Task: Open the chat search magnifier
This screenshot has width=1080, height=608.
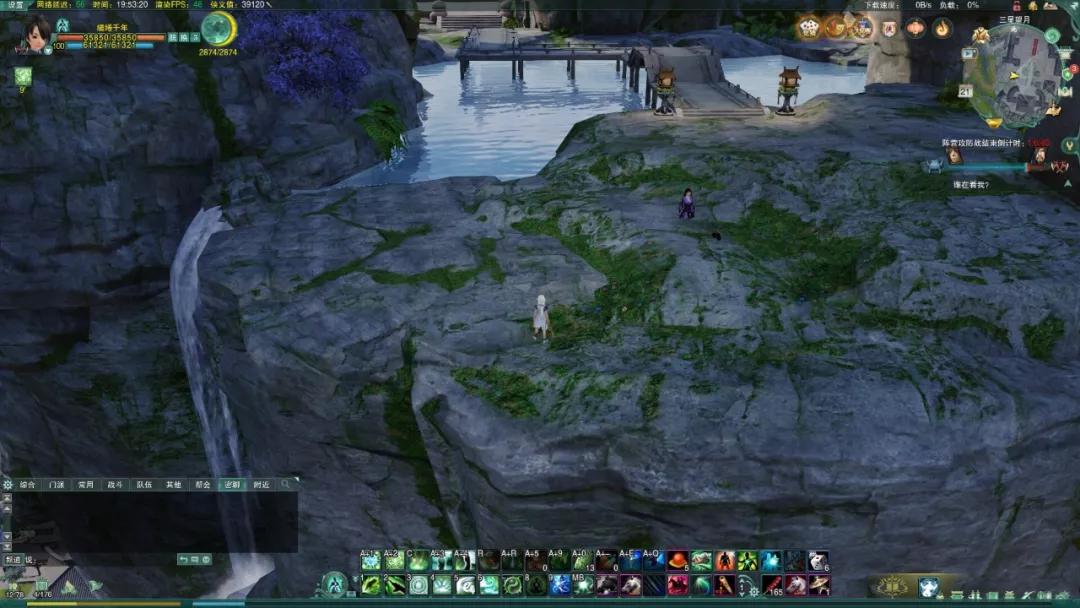Action: tap(286, 485)
